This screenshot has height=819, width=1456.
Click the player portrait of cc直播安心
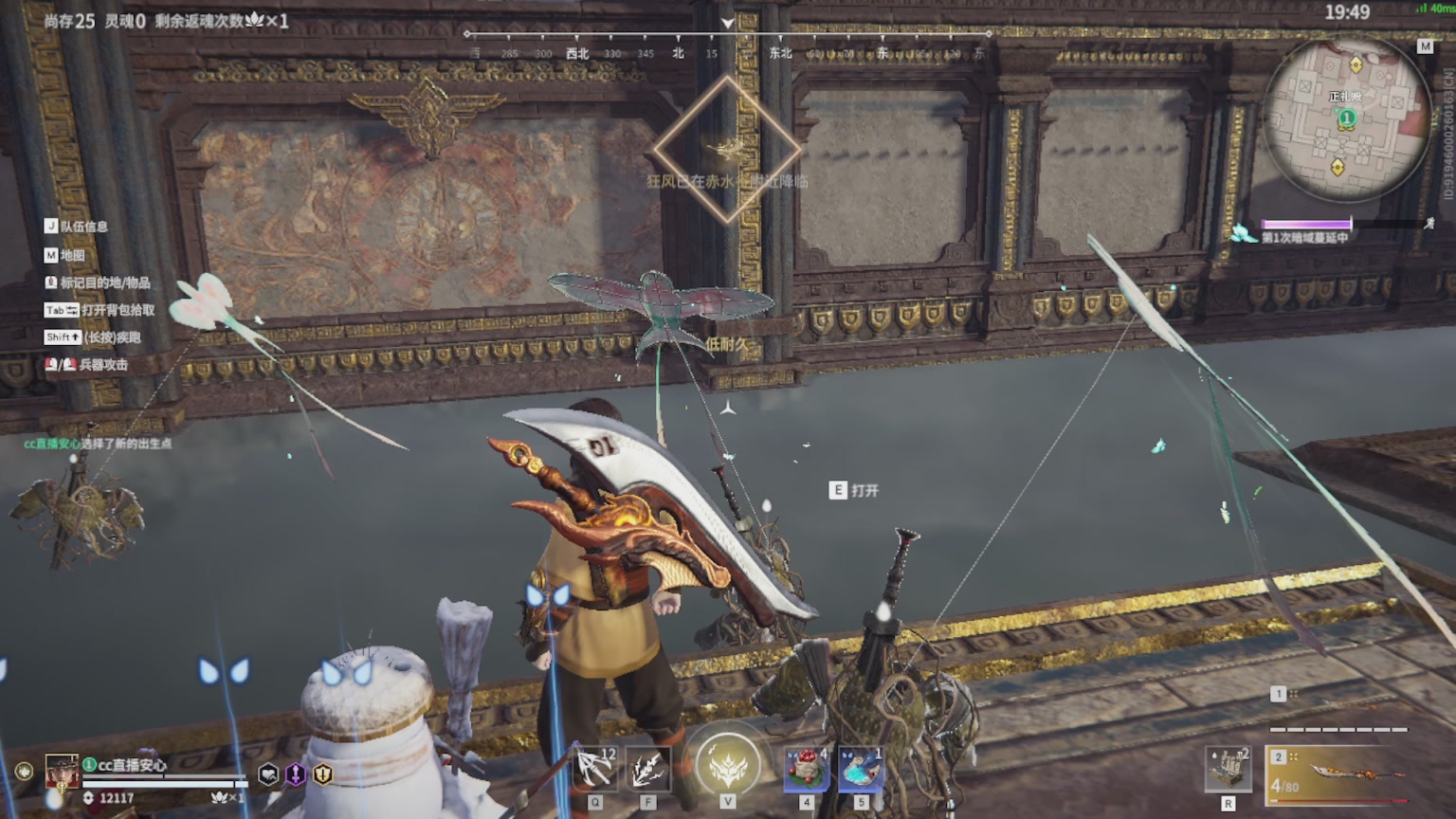pyautogui.click(x=63, y=773)
